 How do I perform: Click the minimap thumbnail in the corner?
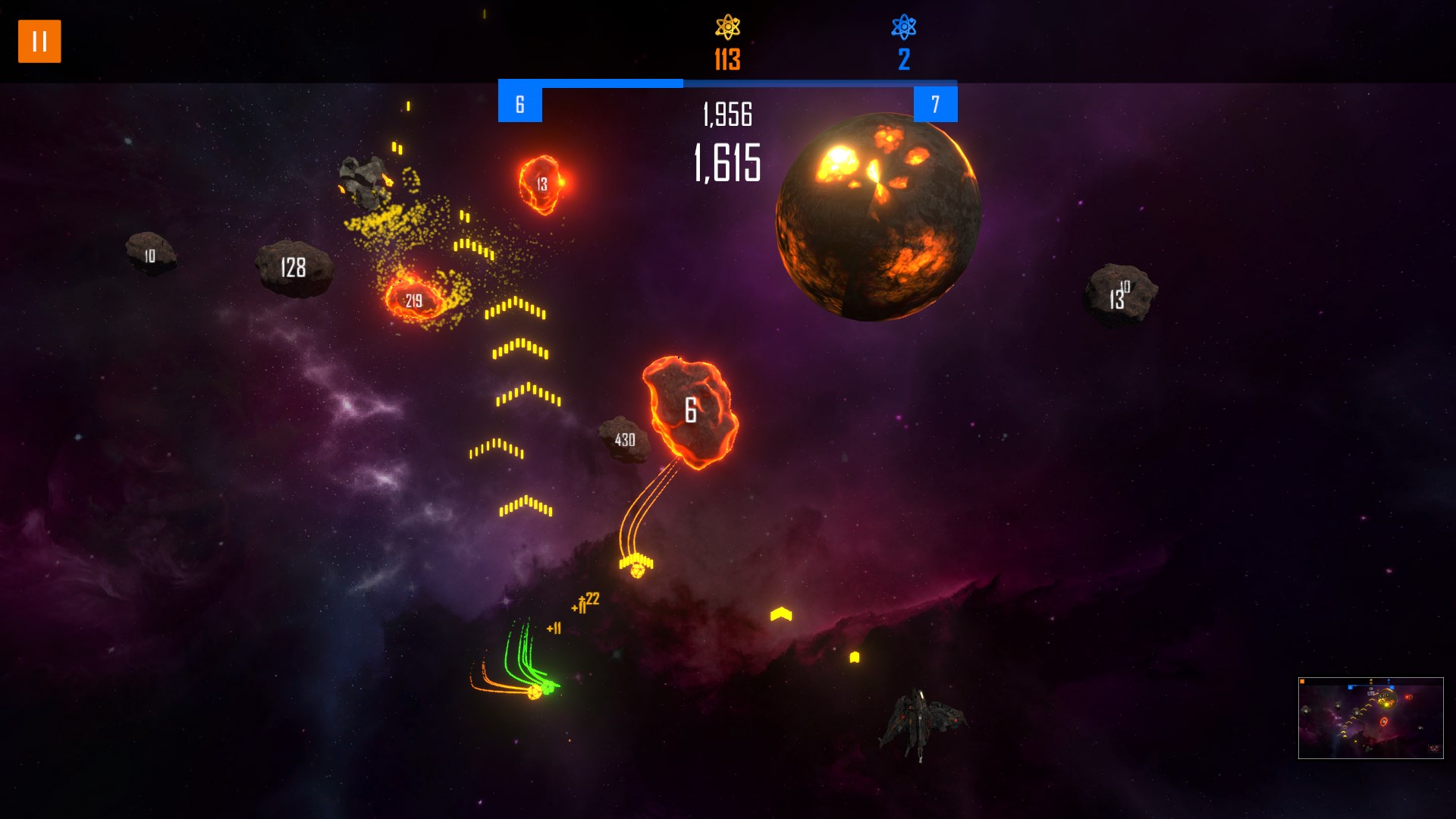coord(1370,717)
